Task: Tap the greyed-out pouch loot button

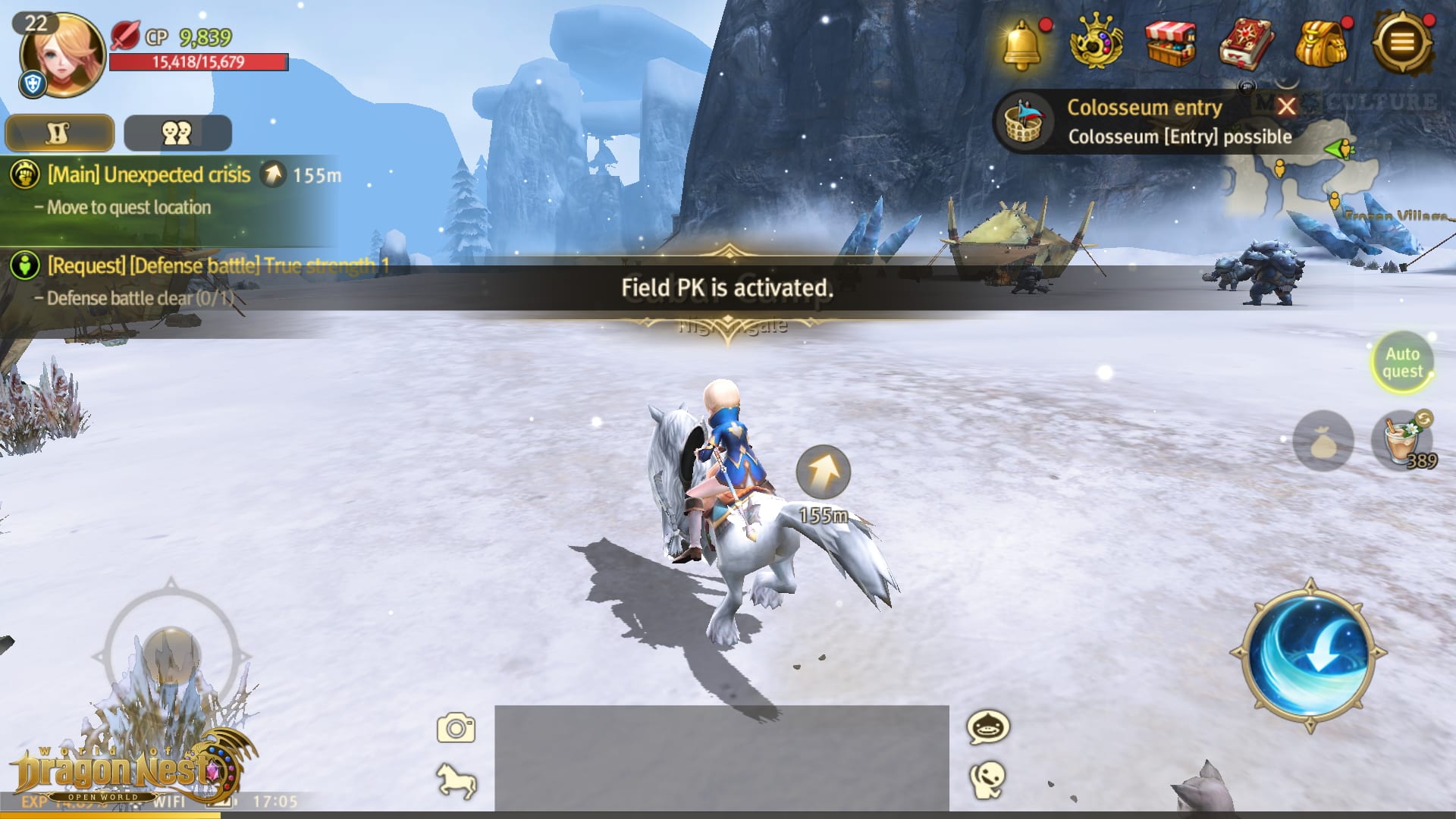Action: [x=1323, y=441]
